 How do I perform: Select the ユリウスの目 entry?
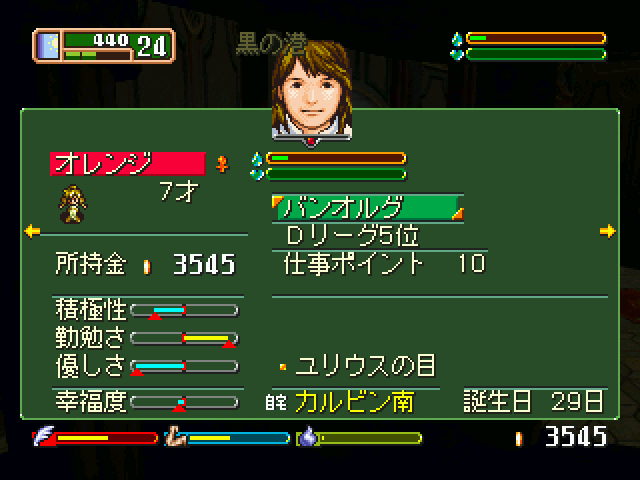365,364
